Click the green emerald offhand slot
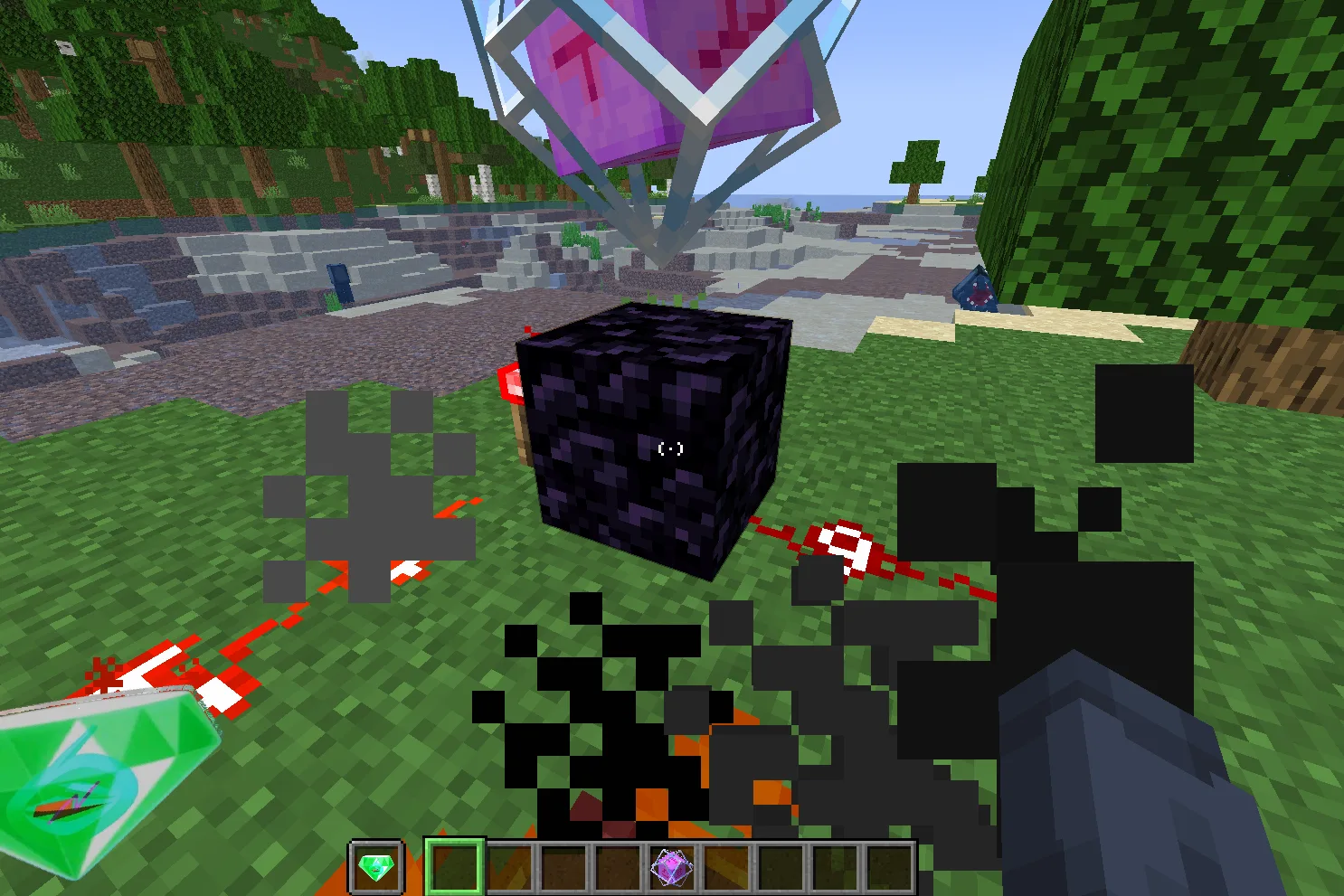 click(376, 868)
